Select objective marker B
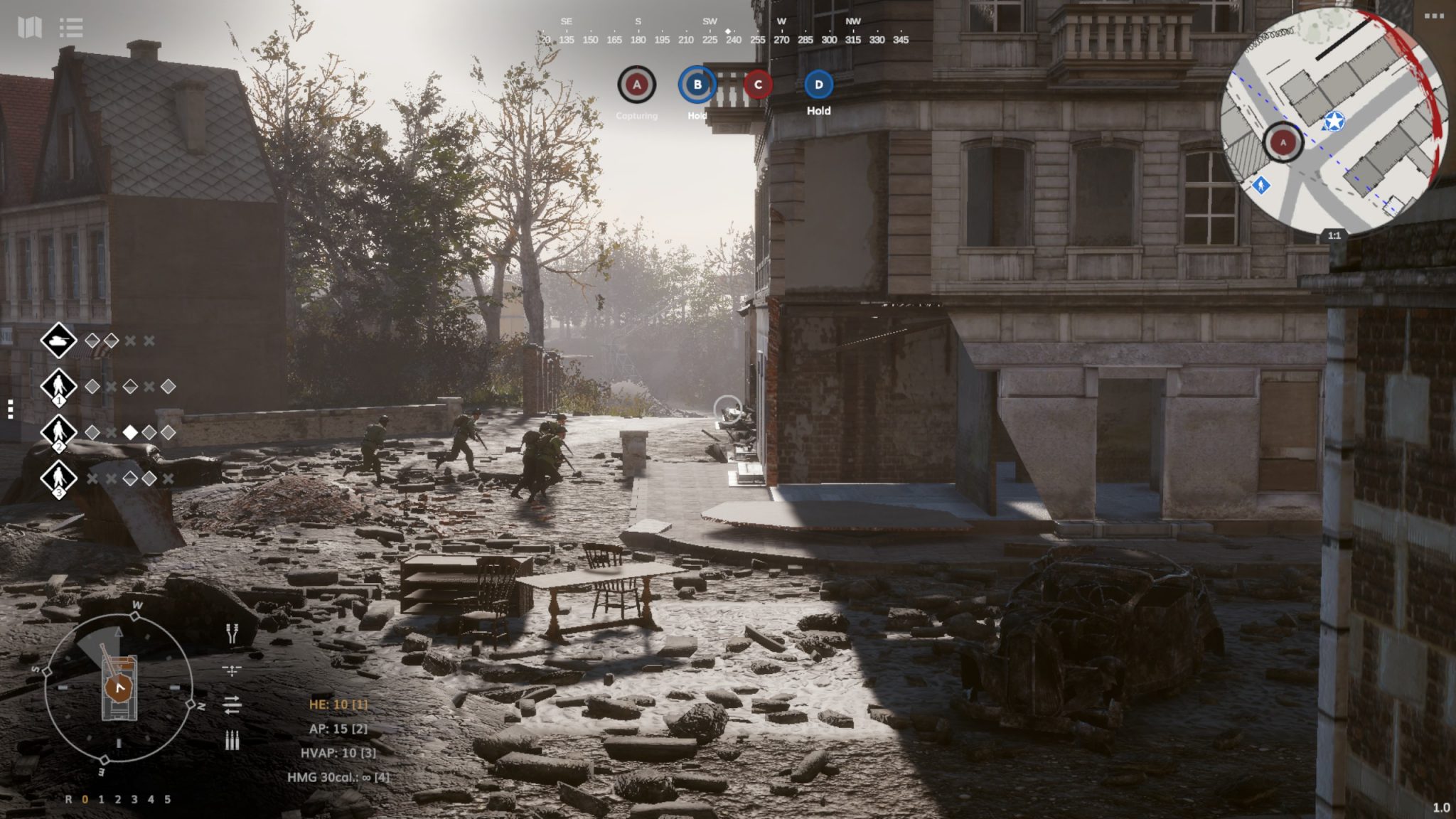The image size is (1456, 819). [697, 85]
